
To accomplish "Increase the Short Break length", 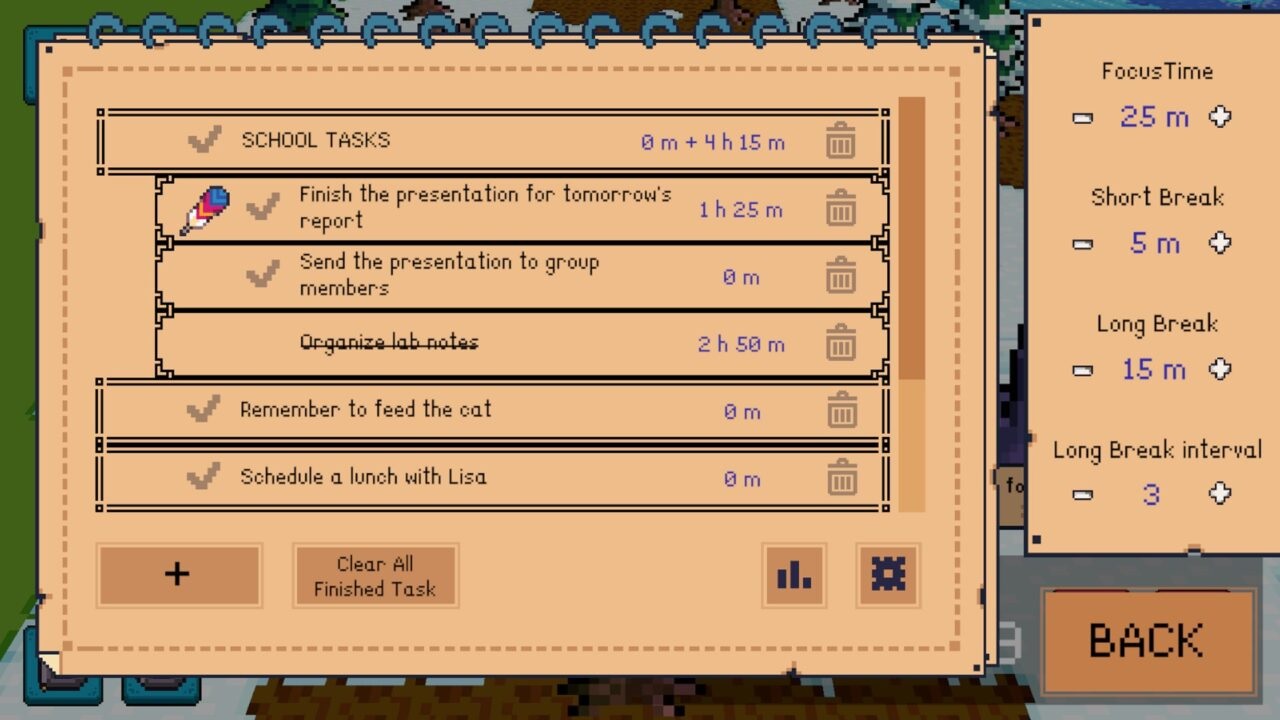I will [1220, 243].
